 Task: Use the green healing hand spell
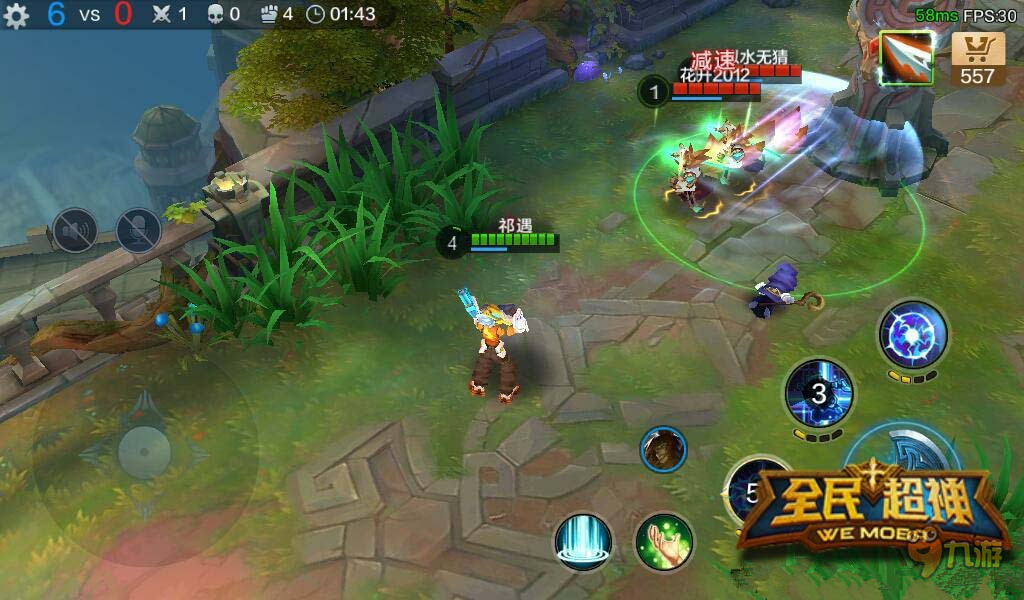click(x=664, y=541)
